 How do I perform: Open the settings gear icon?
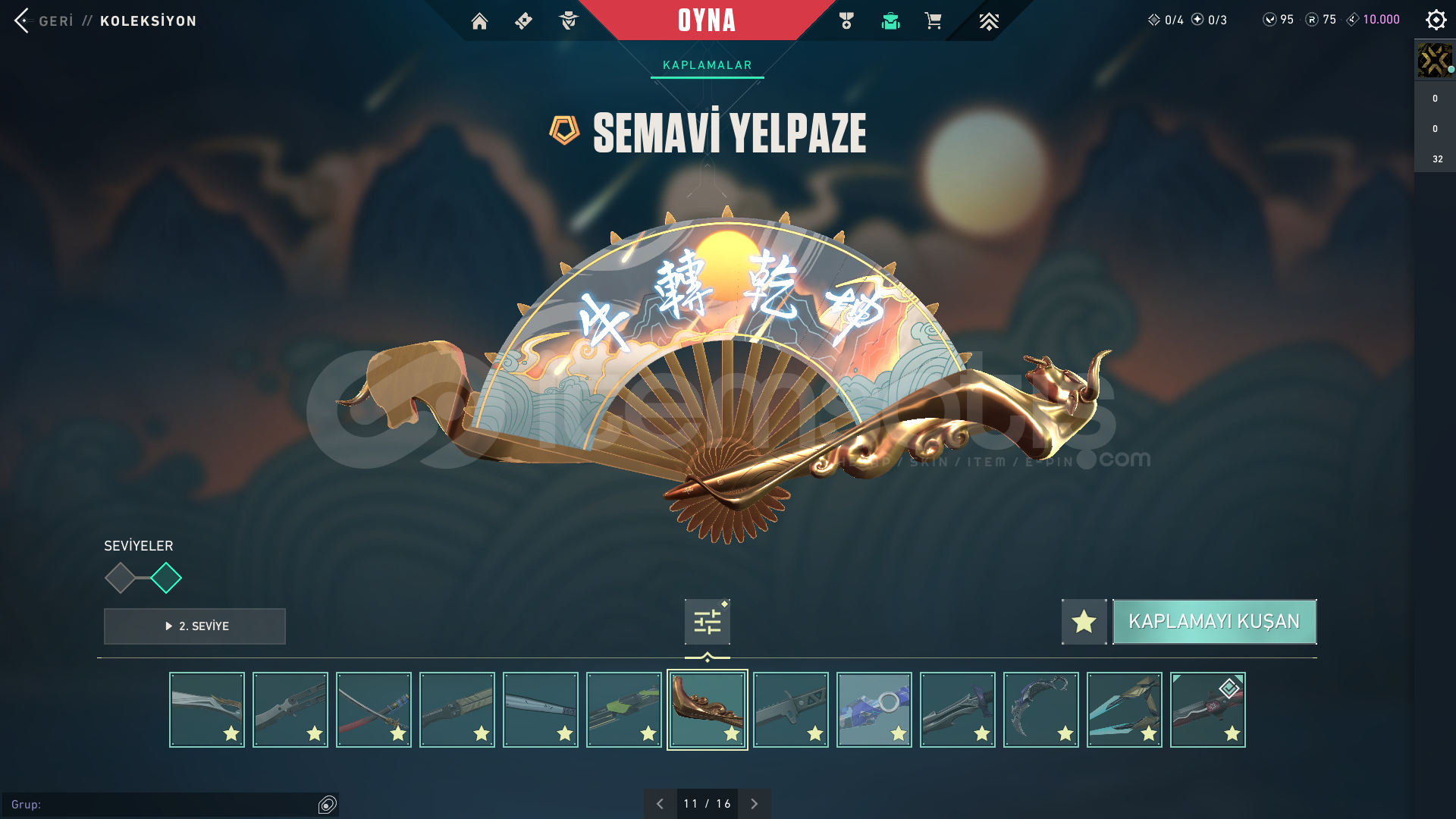coord(1436,20)
